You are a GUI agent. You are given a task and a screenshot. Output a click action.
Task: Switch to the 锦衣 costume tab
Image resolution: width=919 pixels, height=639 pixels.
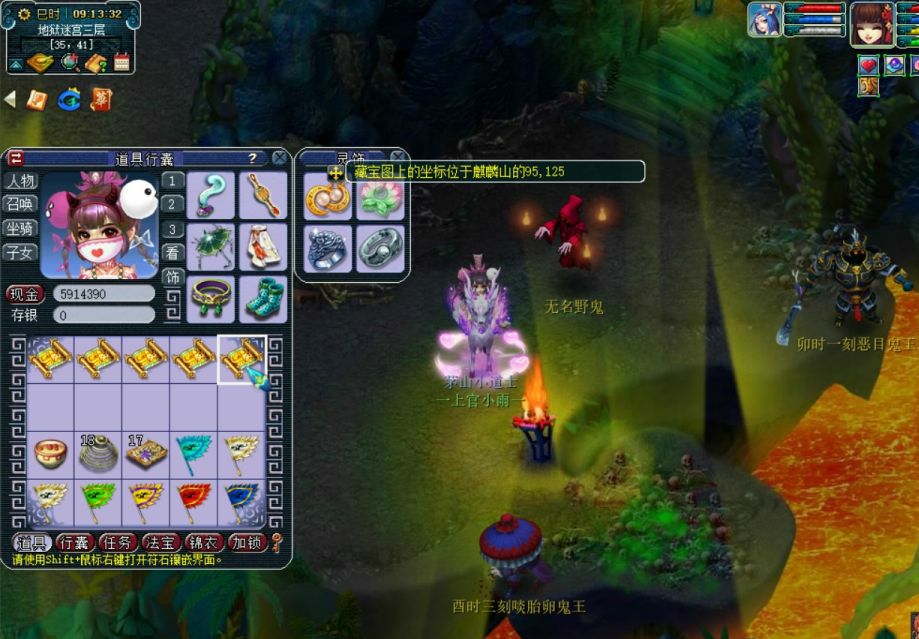(204, 542)
